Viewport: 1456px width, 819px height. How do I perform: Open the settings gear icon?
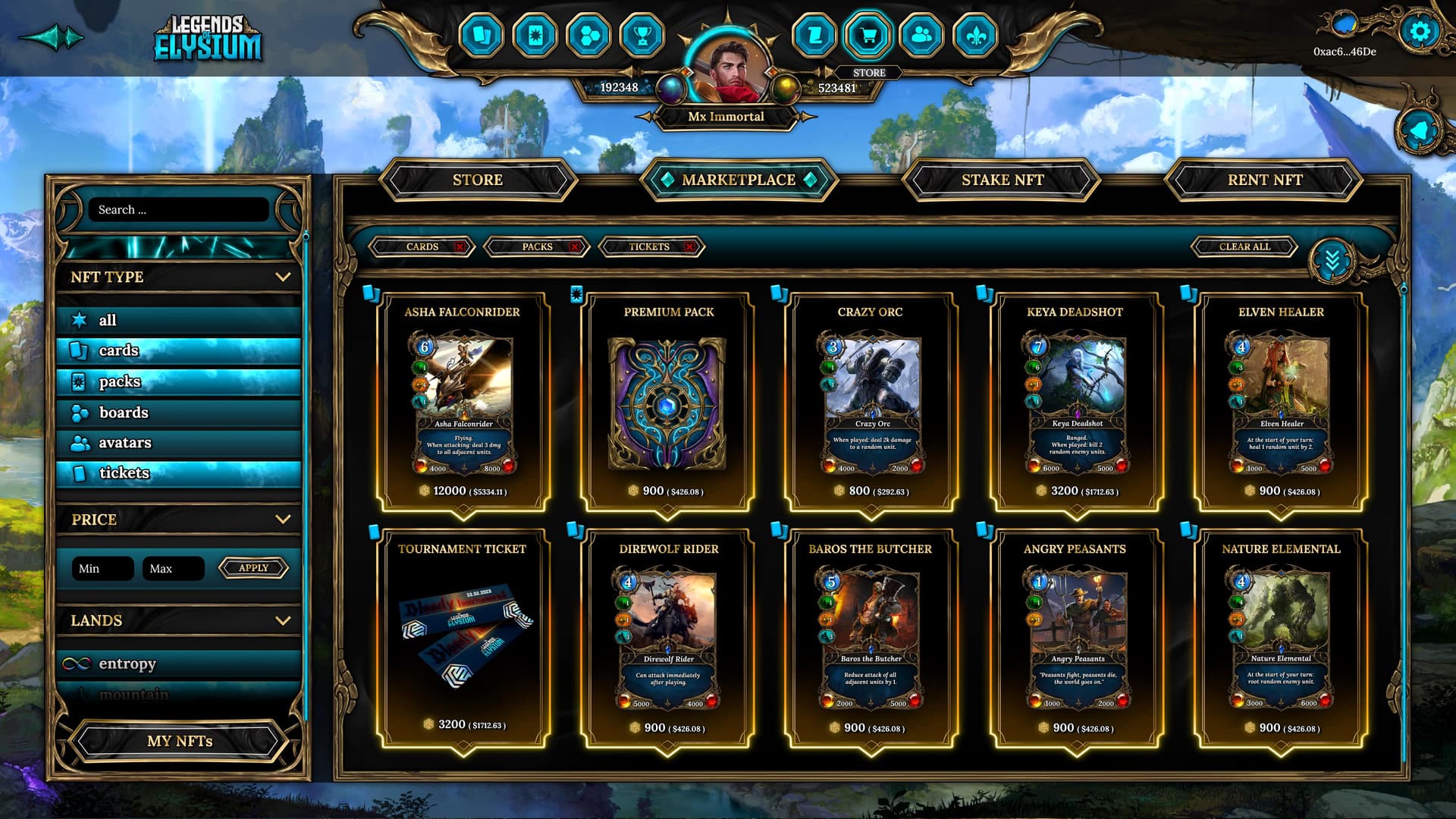pos(1420,32)
